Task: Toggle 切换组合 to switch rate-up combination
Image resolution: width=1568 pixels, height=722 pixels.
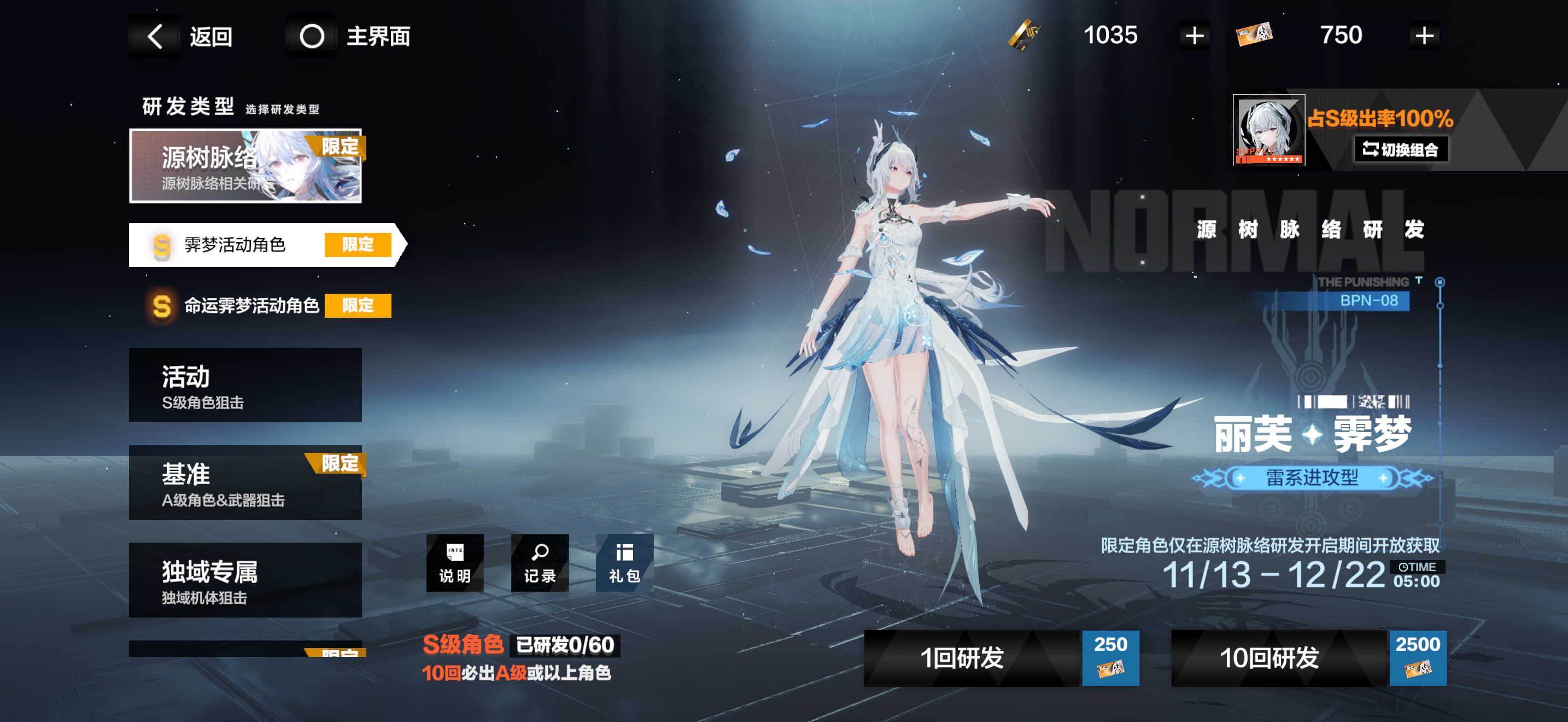Action: [x=1400, y=149]
